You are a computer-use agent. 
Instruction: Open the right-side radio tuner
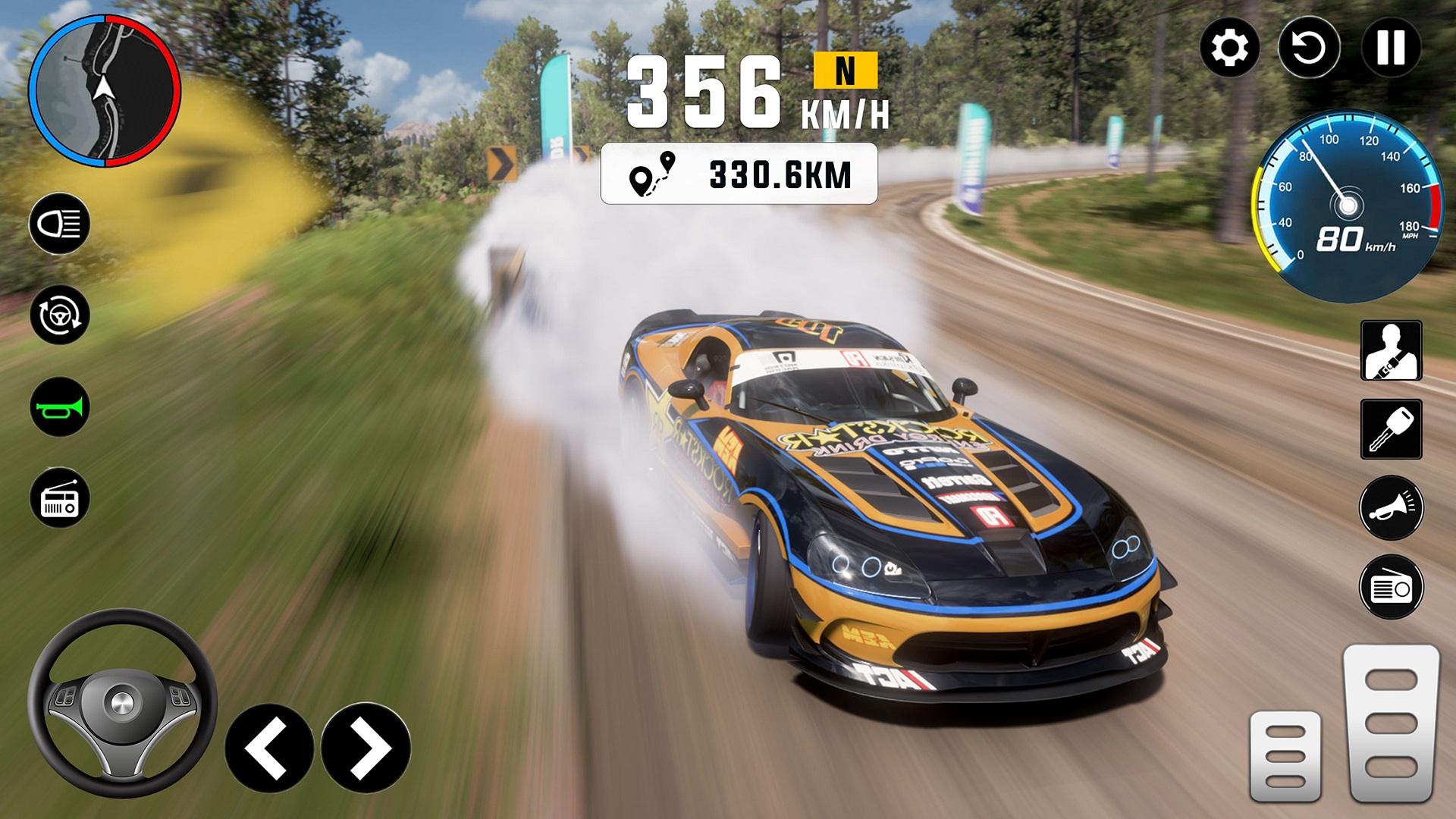click(x=1391, y=585)
